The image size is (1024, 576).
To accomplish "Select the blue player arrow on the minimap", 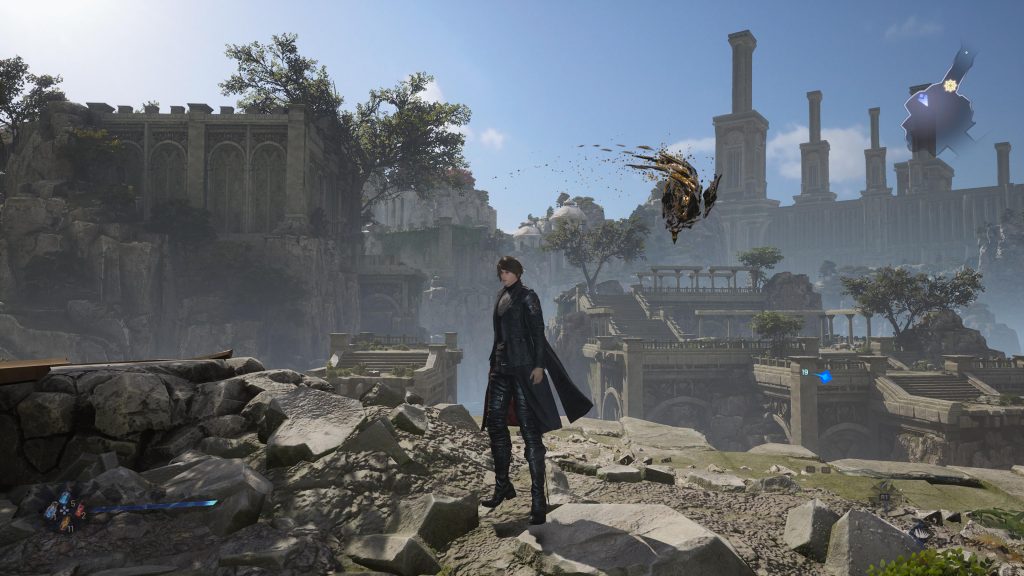I will [923, 99].
